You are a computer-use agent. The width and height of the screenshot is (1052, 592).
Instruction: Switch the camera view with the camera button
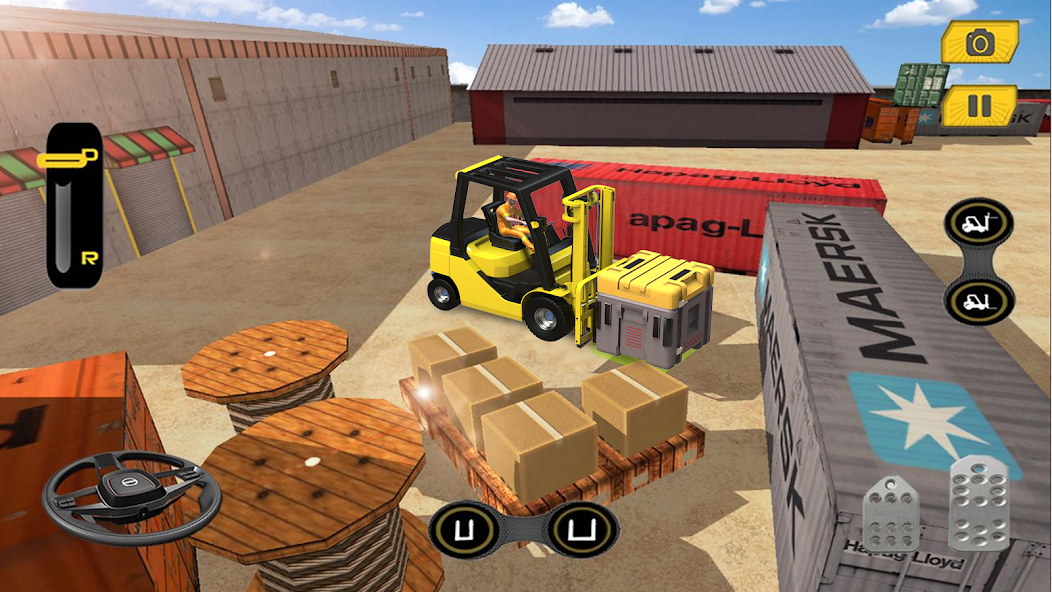pyautogui.click(x=979, y=42)
